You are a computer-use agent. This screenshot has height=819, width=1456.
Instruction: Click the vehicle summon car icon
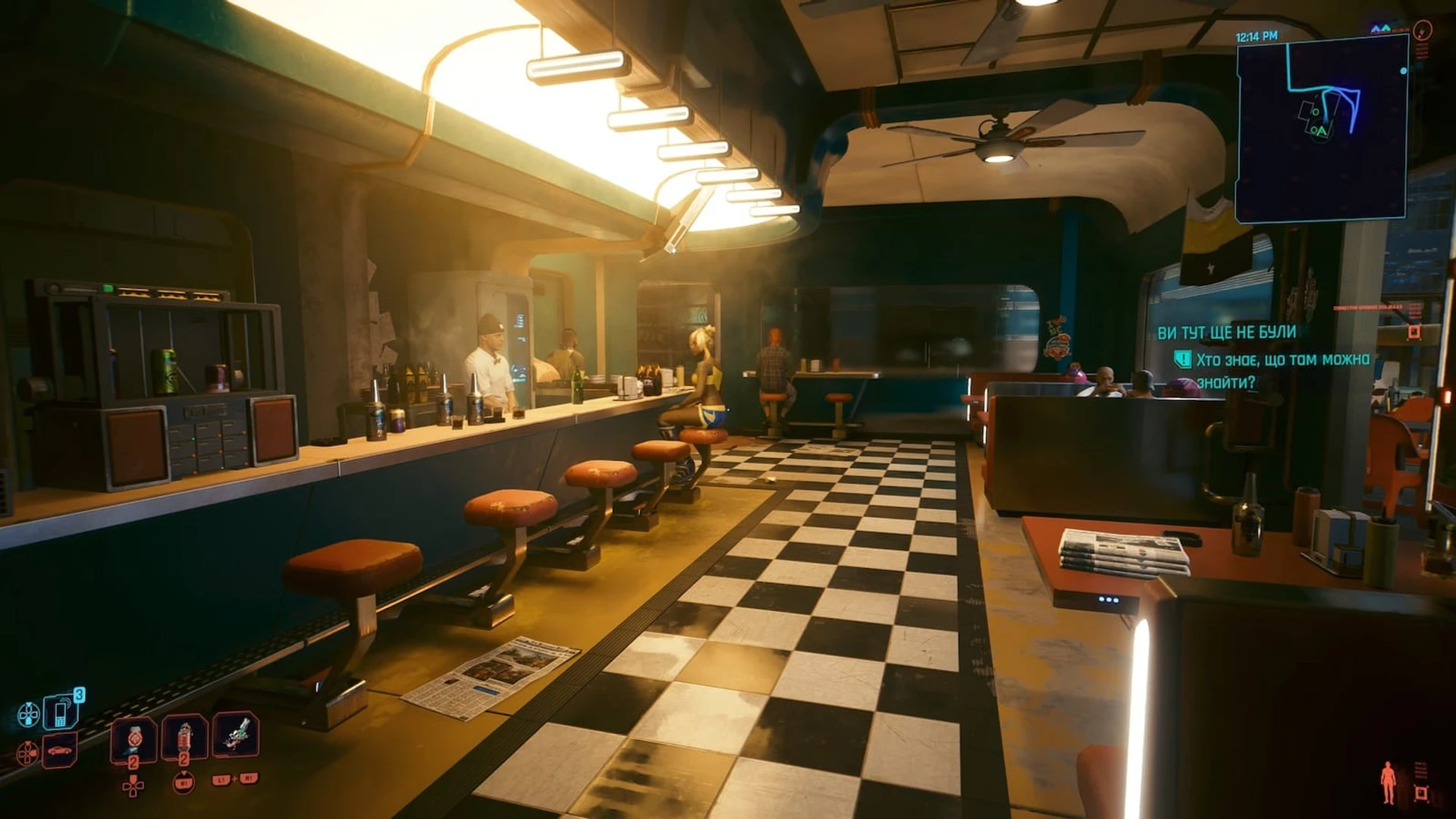[60, 751]
